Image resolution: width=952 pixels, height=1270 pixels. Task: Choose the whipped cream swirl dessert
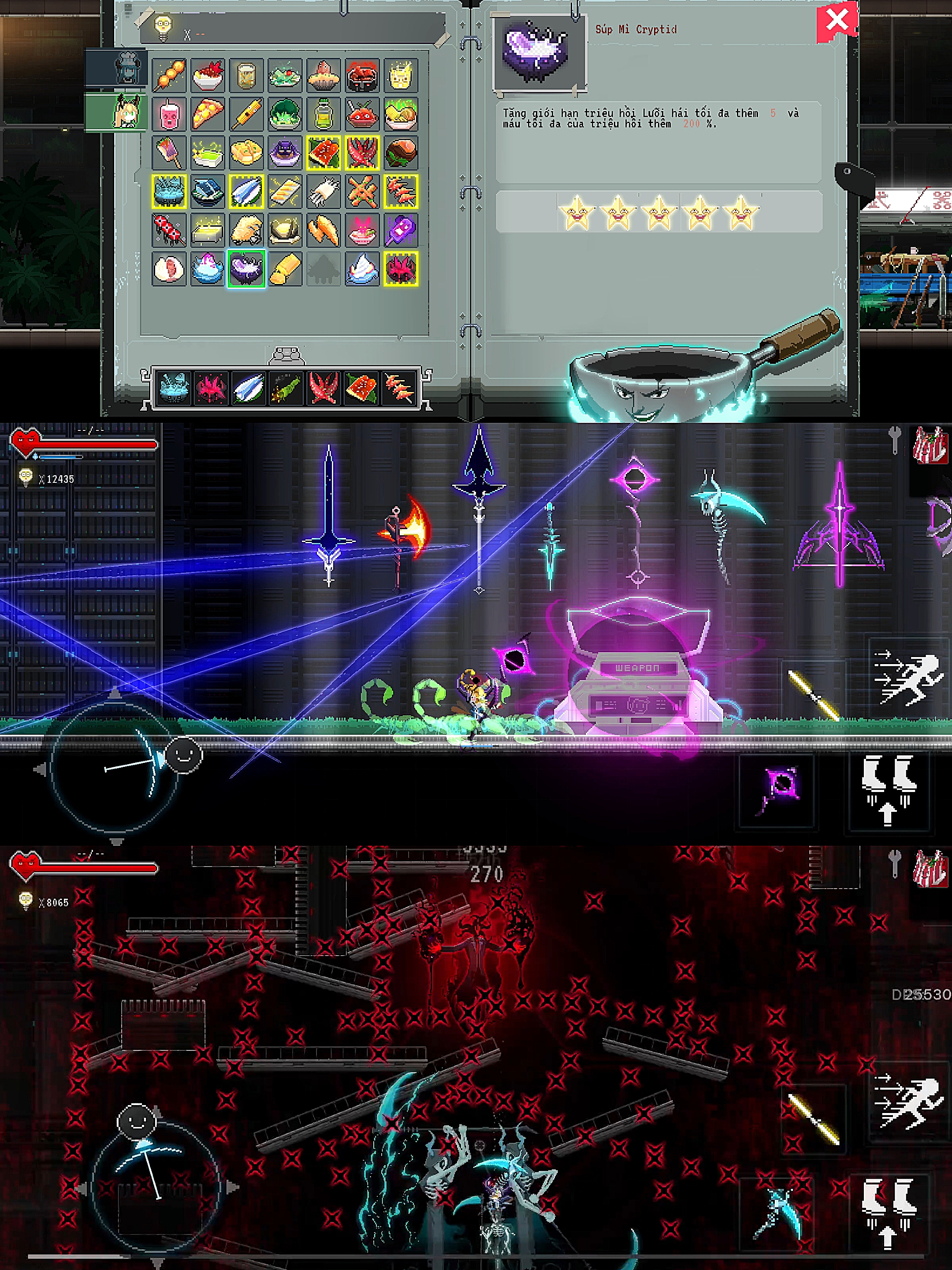point(362,268)
